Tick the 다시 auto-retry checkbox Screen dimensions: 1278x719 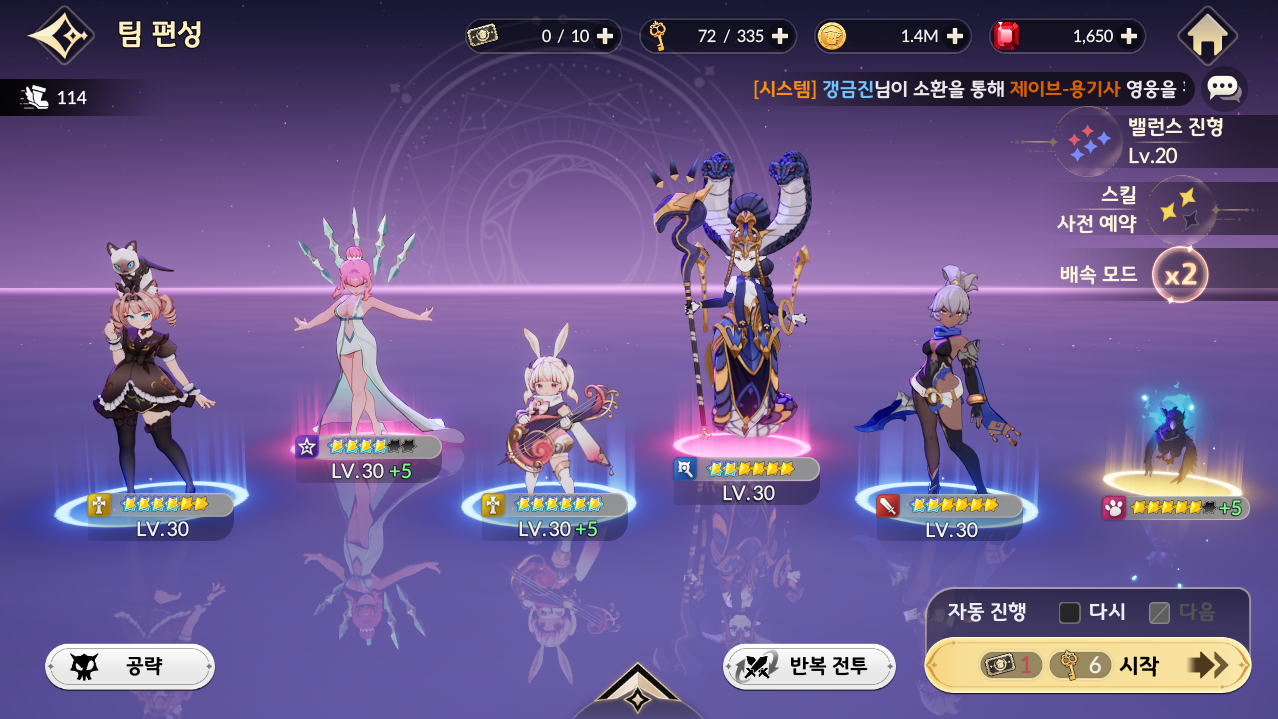coord(1070,612)
